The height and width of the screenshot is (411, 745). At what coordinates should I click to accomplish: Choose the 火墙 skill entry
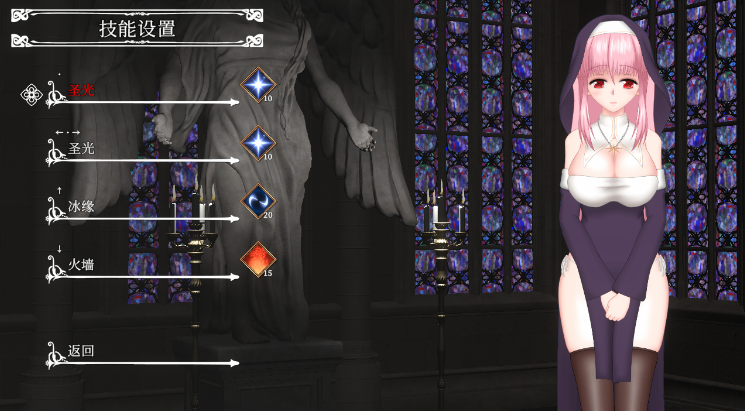tap(81, 265)
